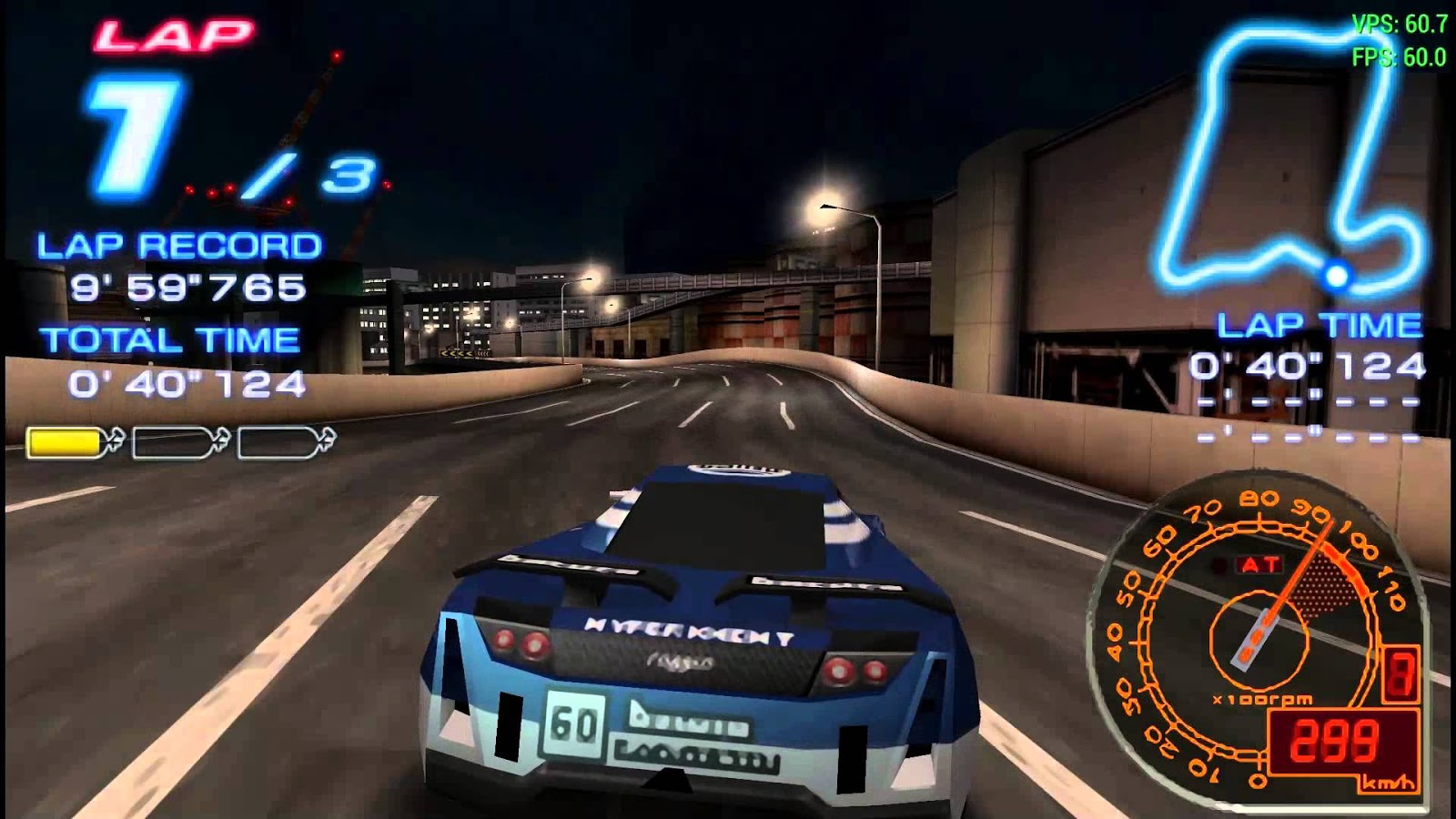Expand the LAP TIME split results list
This screenshot has height=819, width=1456.
pos(1306,419)
